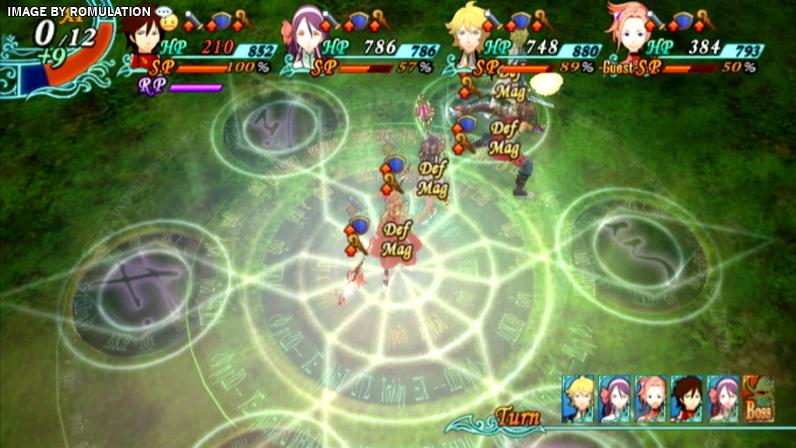The image size is (796, 448).
Task: Click the brown-haired hero's turn order tile
Action: 686,397
